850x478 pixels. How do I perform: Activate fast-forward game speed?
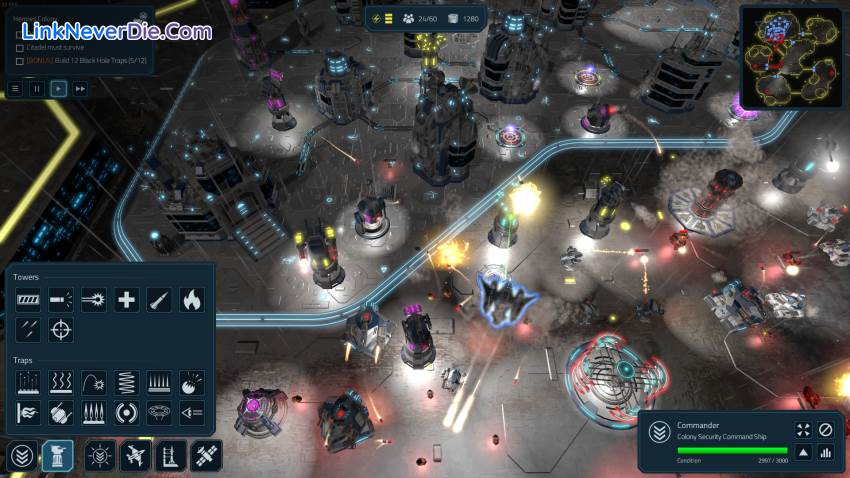(80, 89)
